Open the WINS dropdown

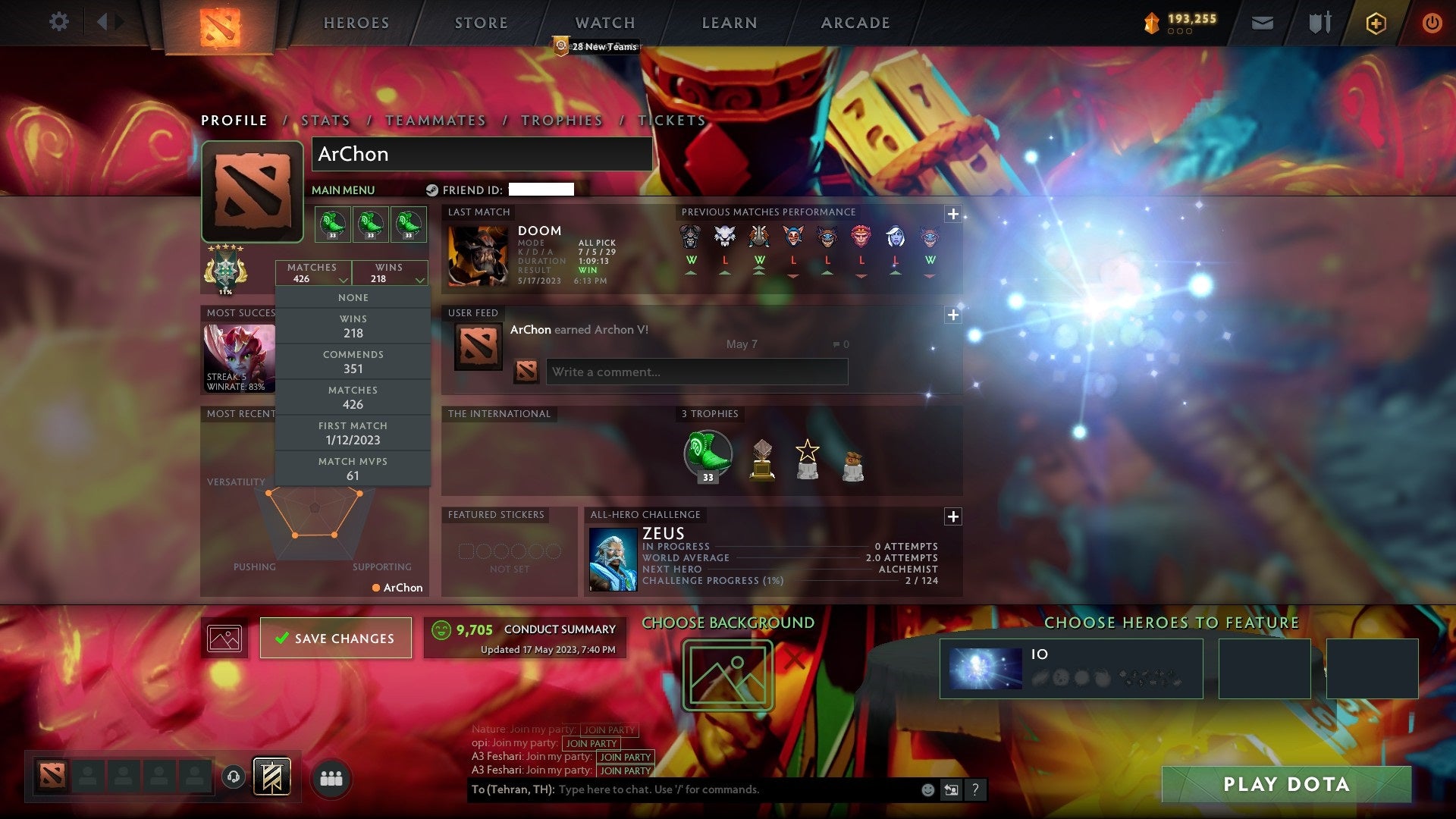pos(390,273)
